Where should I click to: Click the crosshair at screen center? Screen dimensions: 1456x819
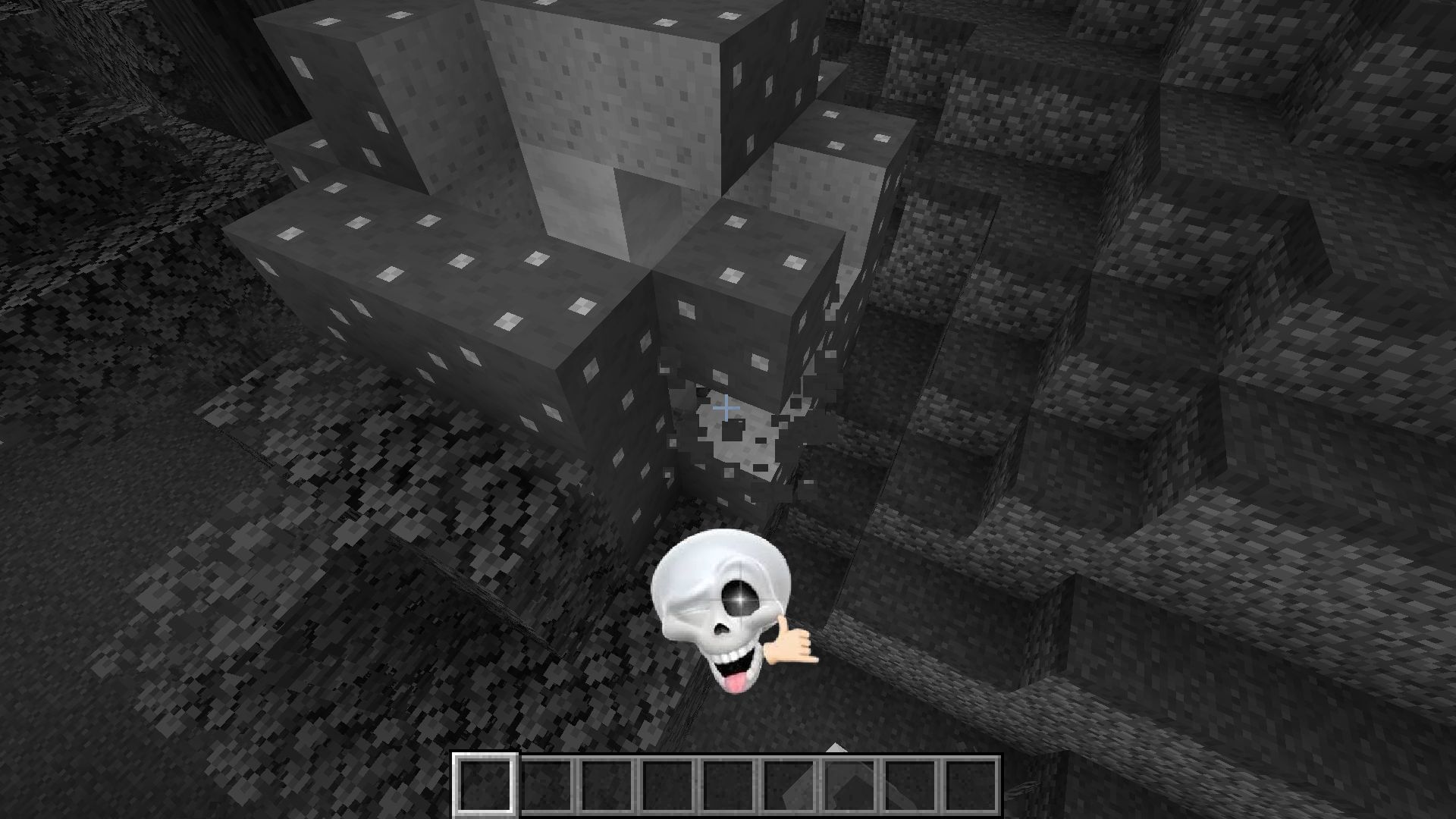tap(726, 408)
